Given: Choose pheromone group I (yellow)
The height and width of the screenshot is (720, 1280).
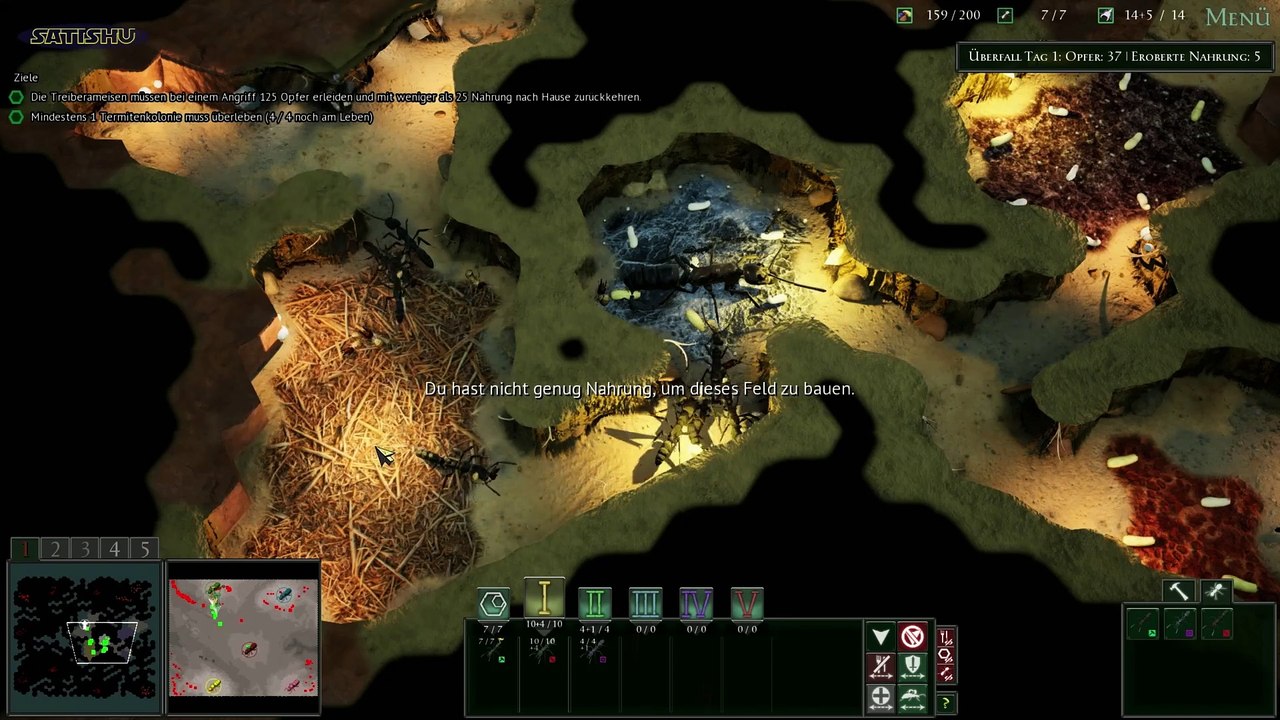Looking at the screenshot, I should 544,599.
